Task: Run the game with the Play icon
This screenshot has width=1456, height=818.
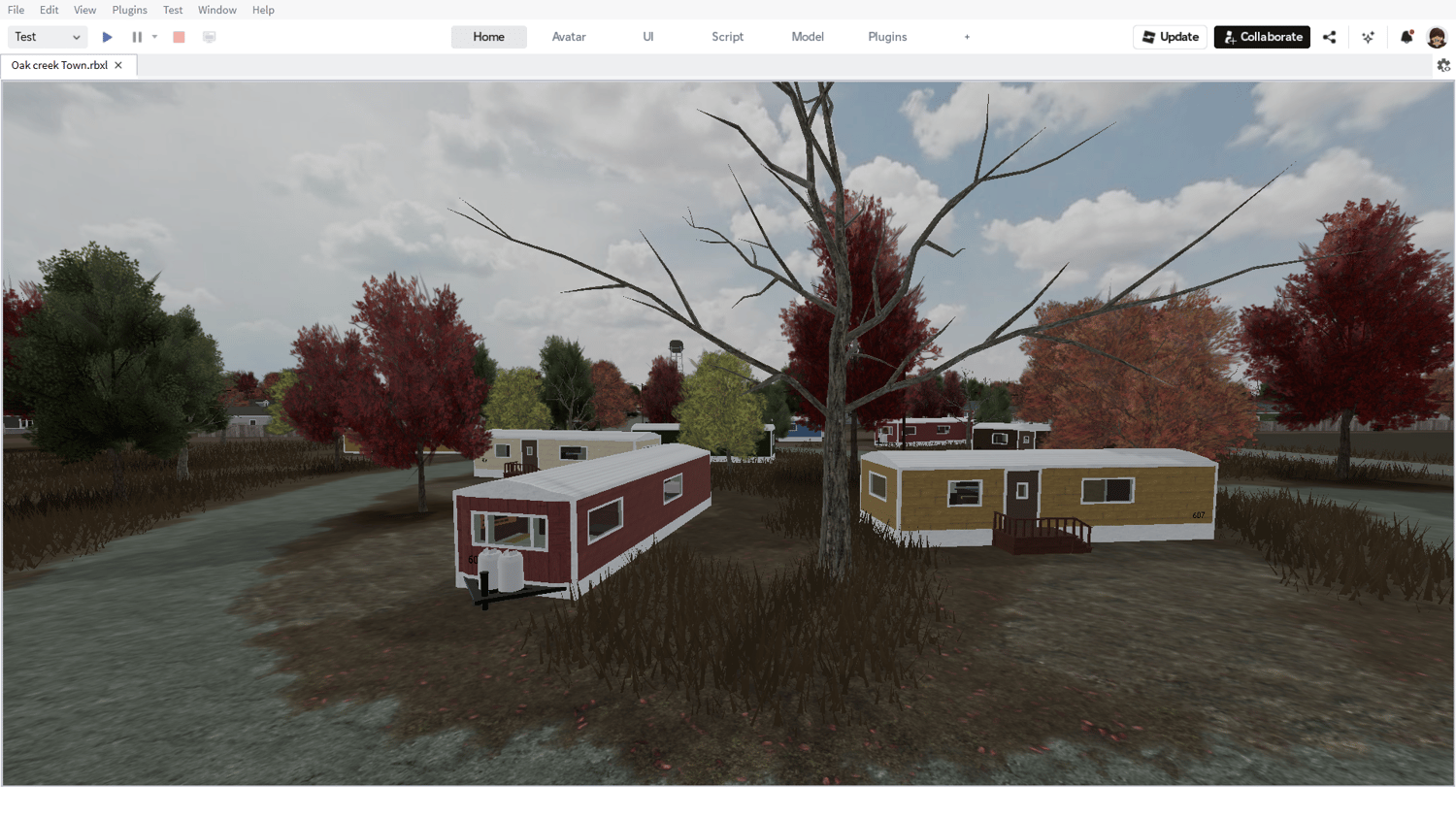Action: (x=107, y=36)
